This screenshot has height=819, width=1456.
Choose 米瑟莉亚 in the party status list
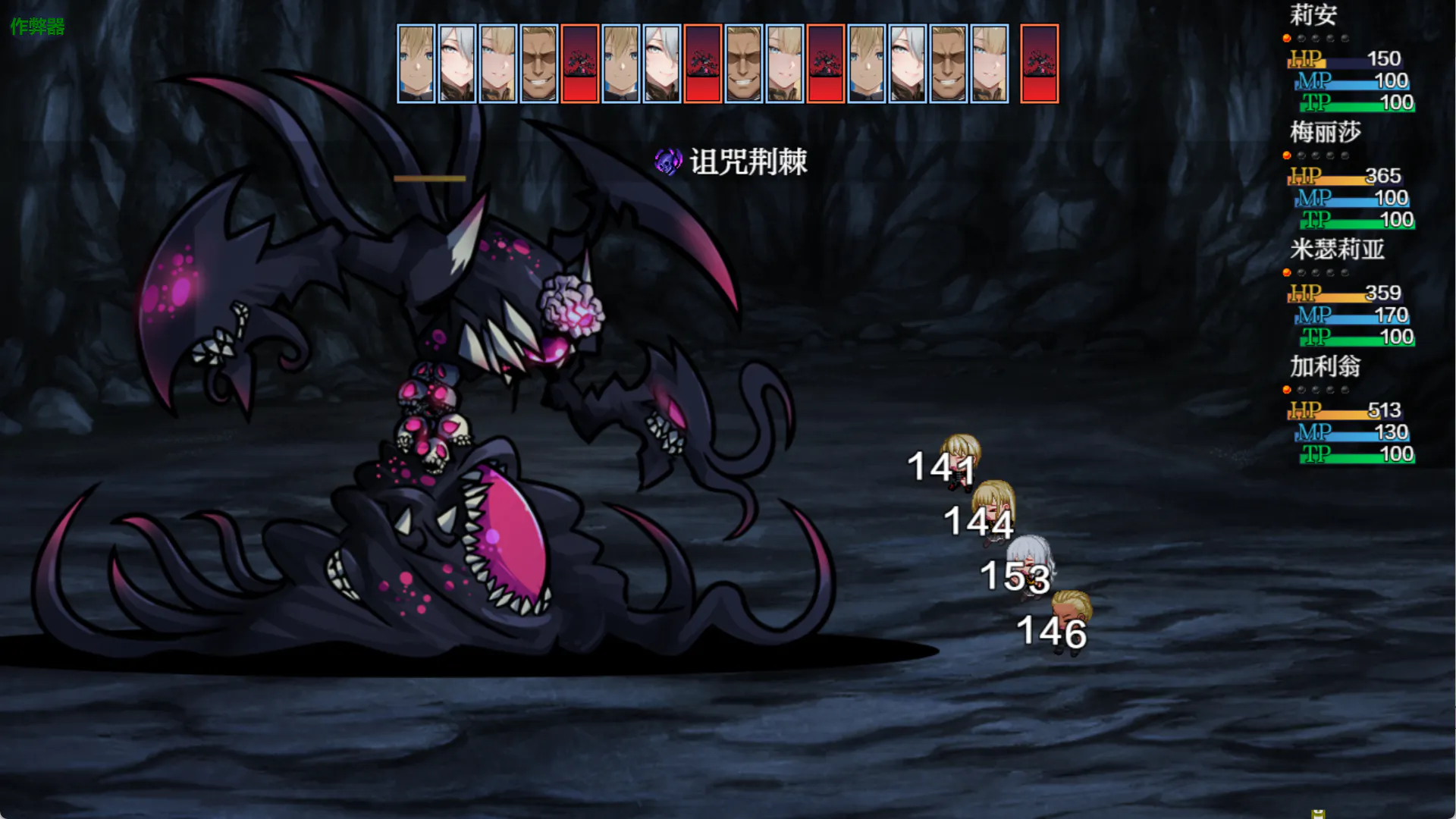tap(1337, 249)
